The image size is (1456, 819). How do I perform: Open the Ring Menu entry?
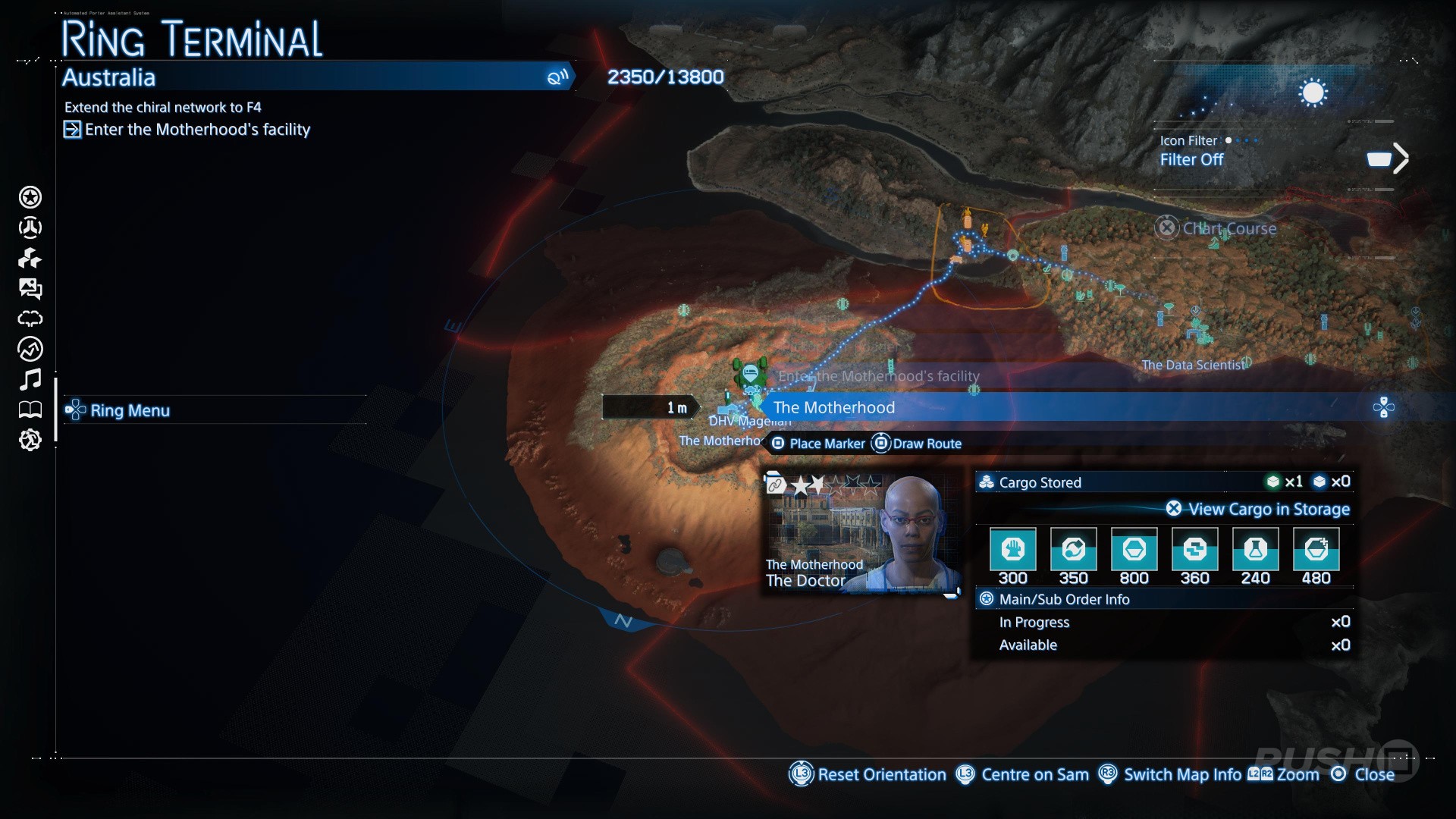[x=129, y=410]
